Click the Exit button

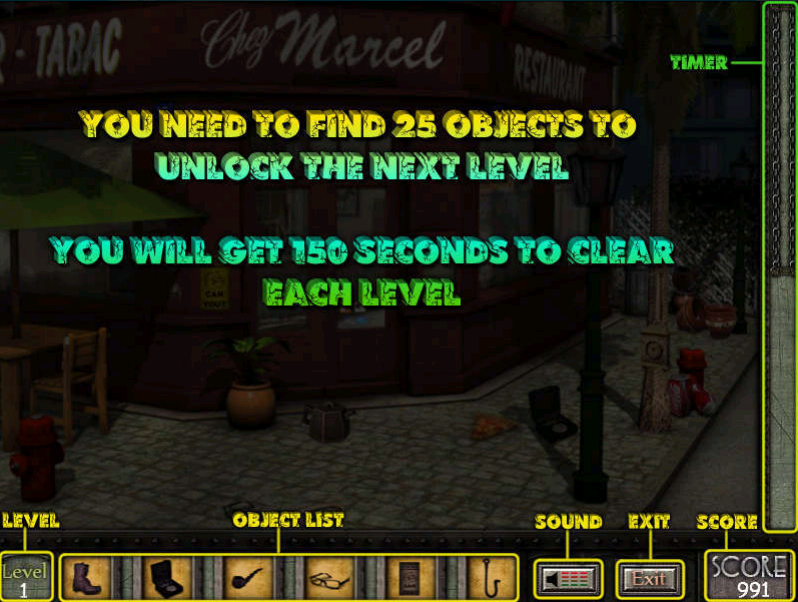click(650, 578)
